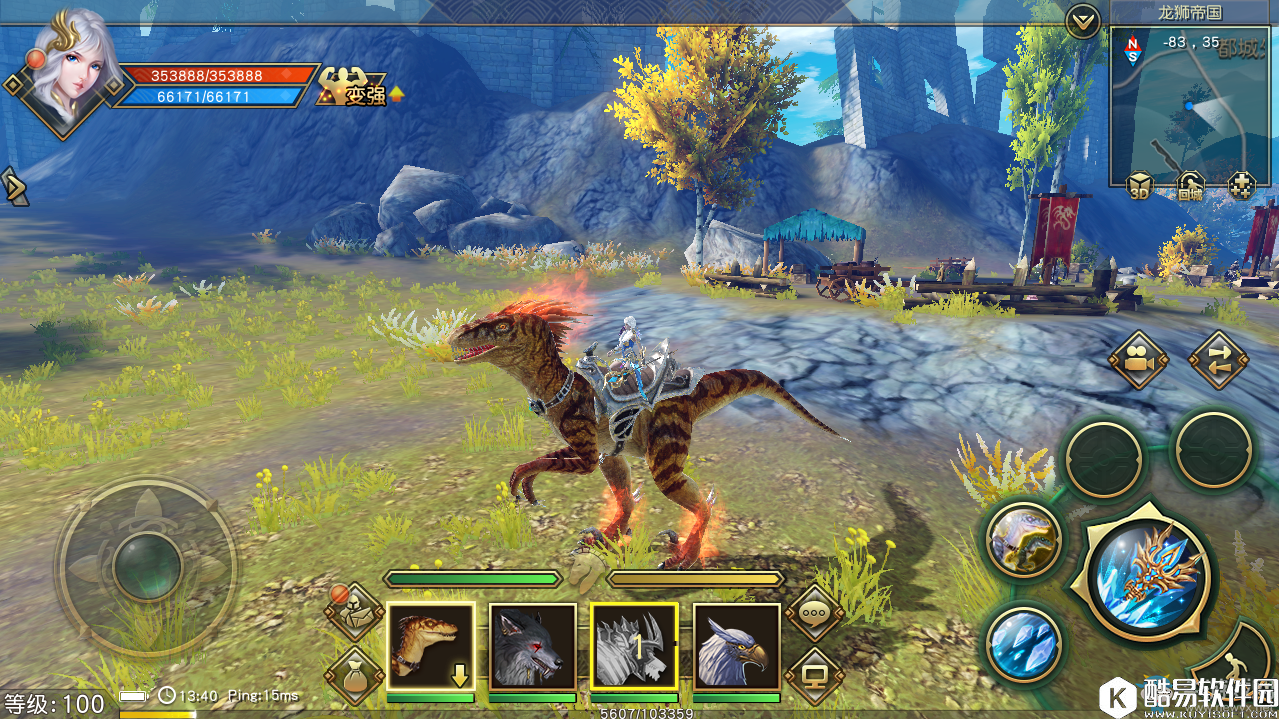This screenshot has height=719, width=1279.
Task: Choose the armored spiked beast slot
Action: 634,646
